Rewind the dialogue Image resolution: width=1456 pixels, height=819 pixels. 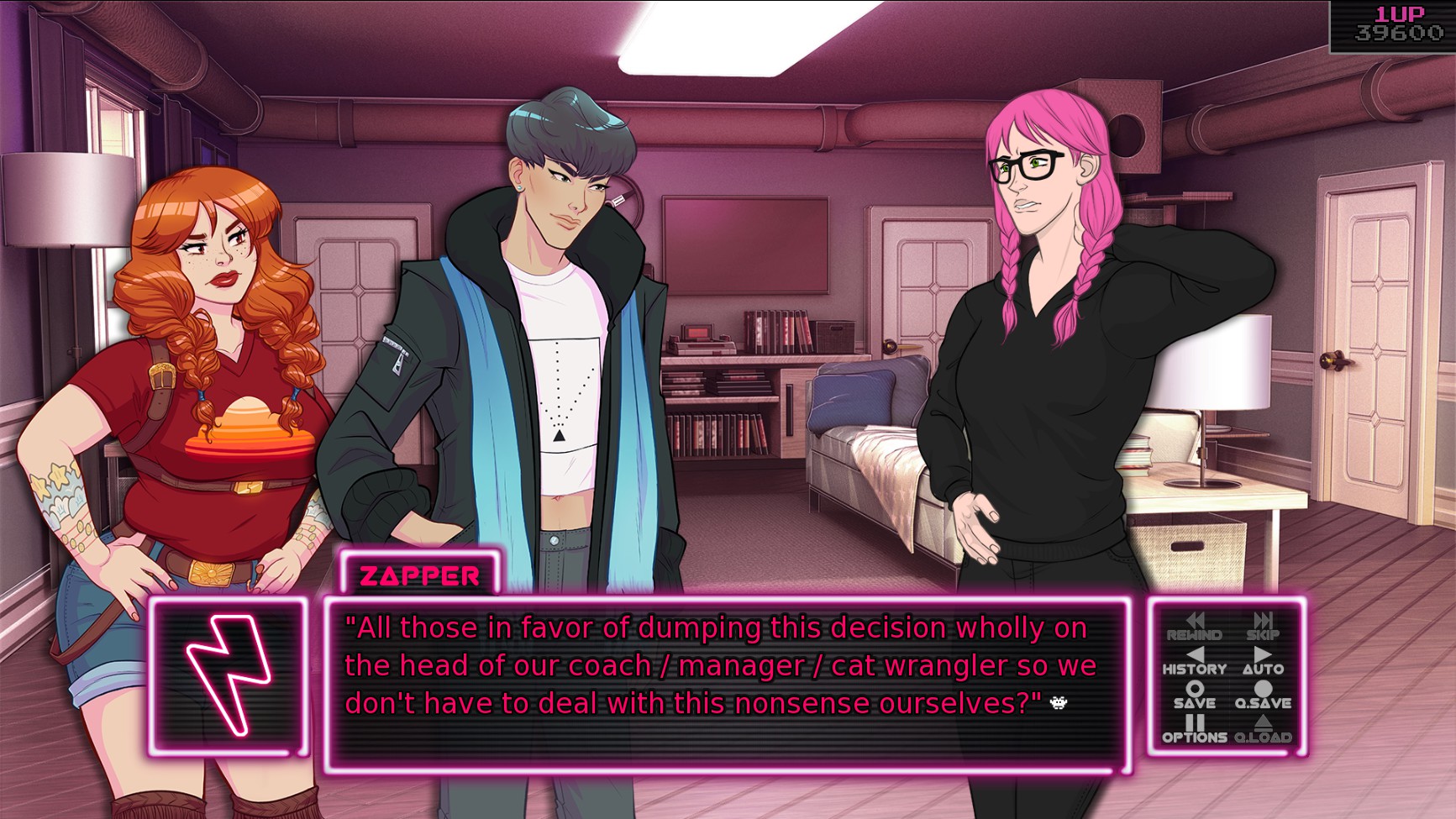coord(1194,627)
